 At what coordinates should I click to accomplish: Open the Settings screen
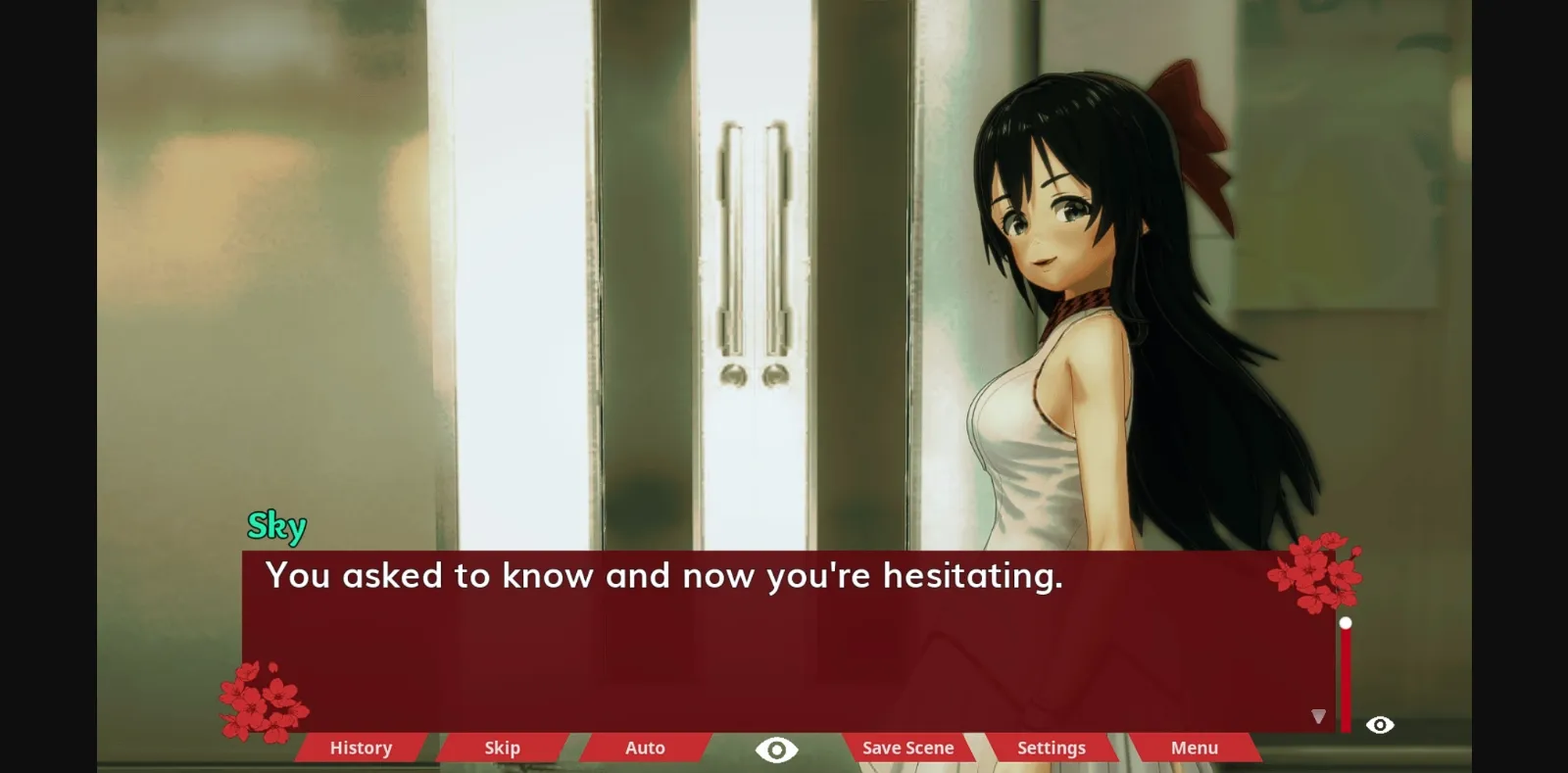1051,748
